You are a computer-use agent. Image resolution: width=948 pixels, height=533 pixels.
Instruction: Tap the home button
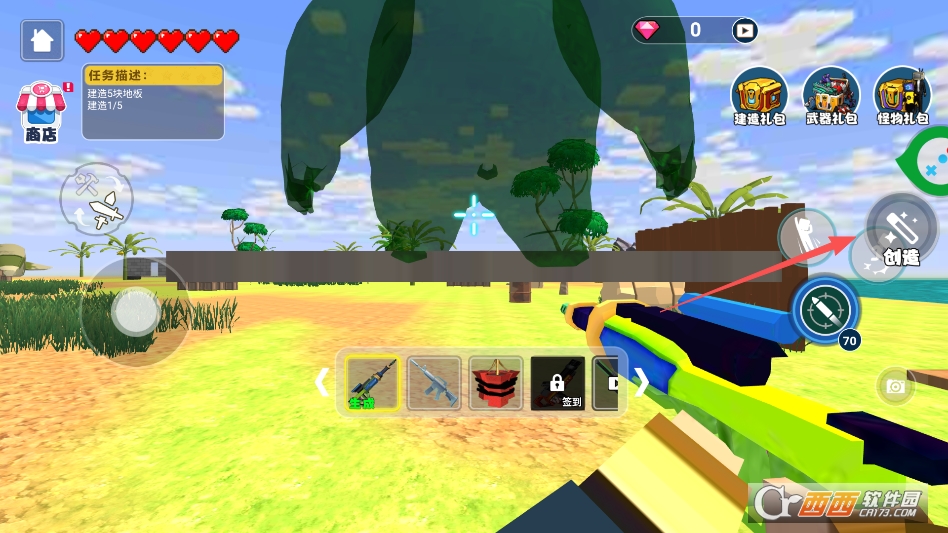pyautogui.click(x=42, y=40)
